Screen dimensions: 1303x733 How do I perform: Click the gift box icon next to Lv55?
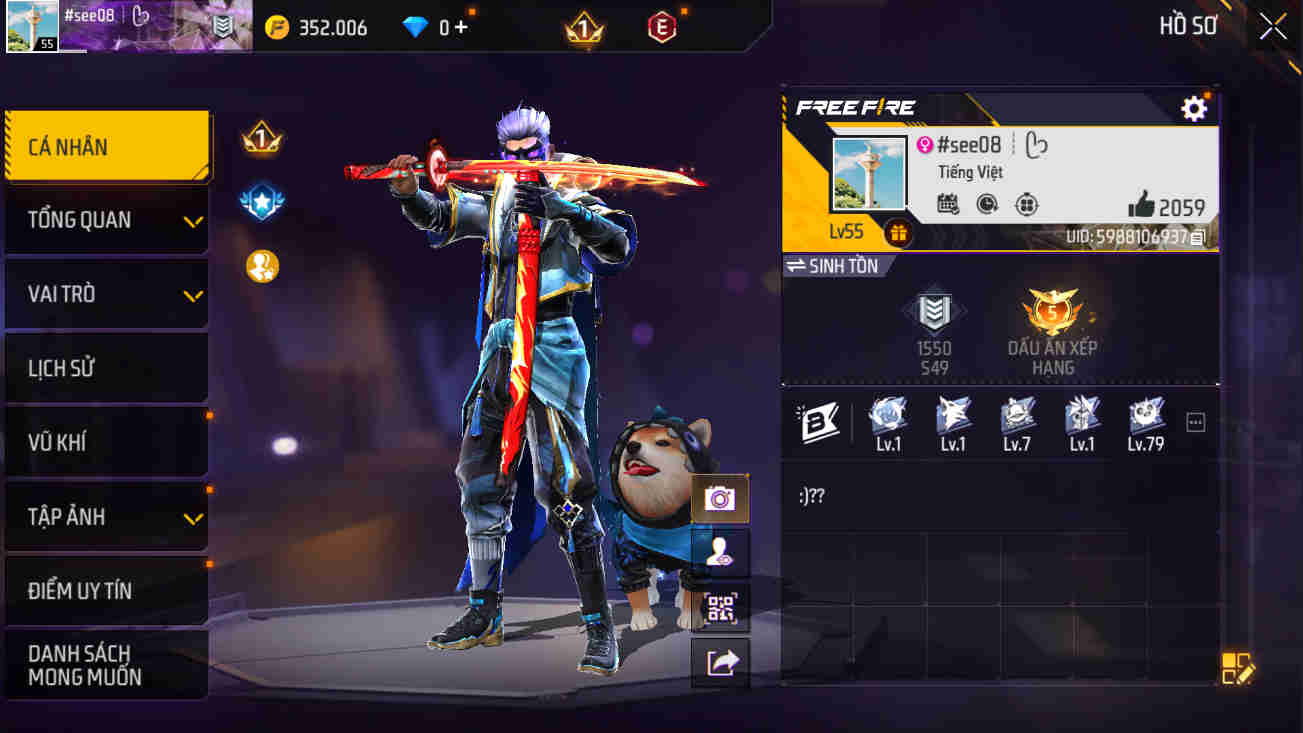[897, 232]
